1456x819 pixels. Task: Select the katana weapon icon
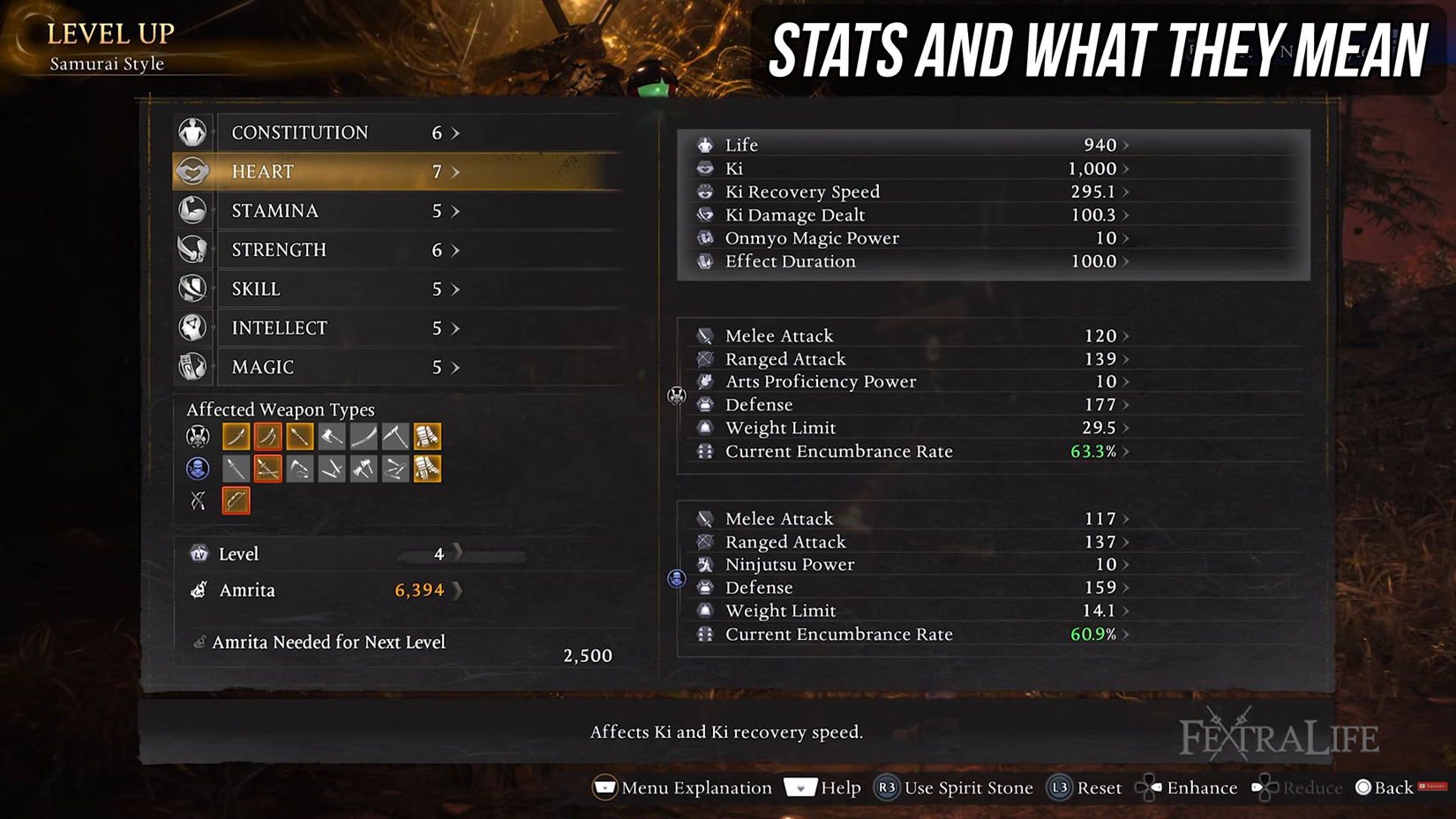pyautogui.click(x=236, y=435)
